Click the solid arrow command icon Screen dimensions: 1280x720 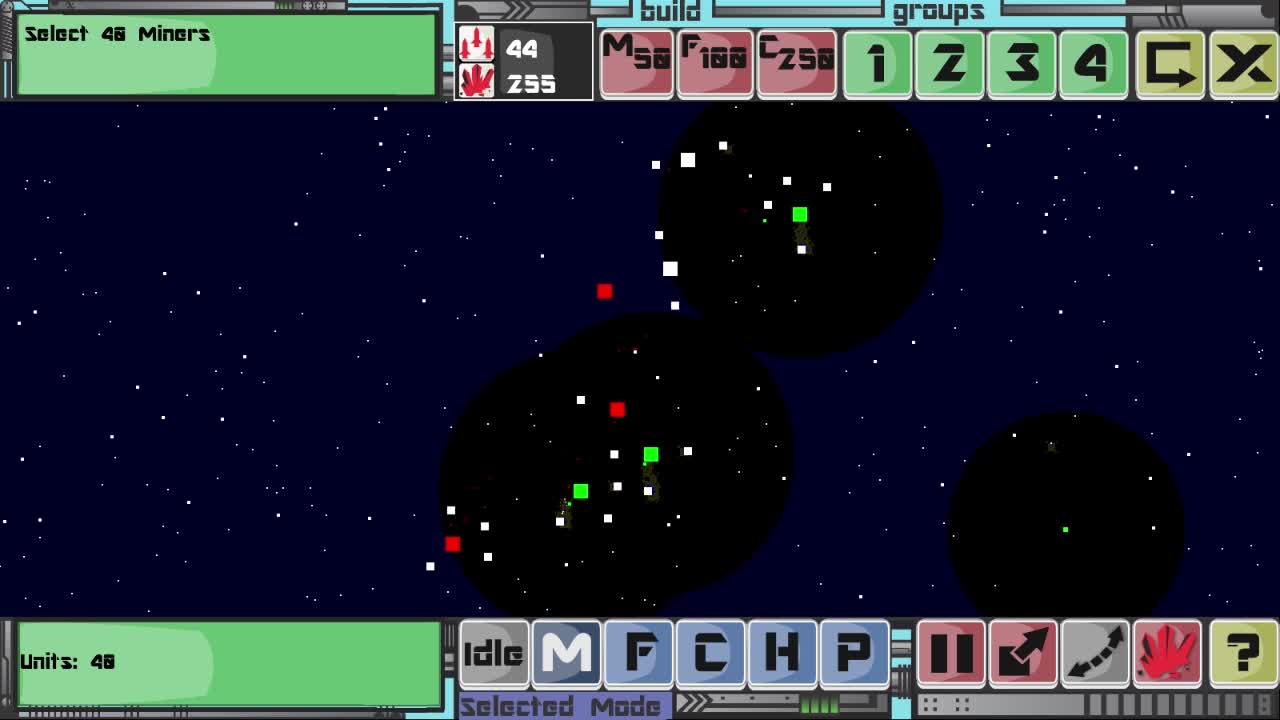point(1023,655)
